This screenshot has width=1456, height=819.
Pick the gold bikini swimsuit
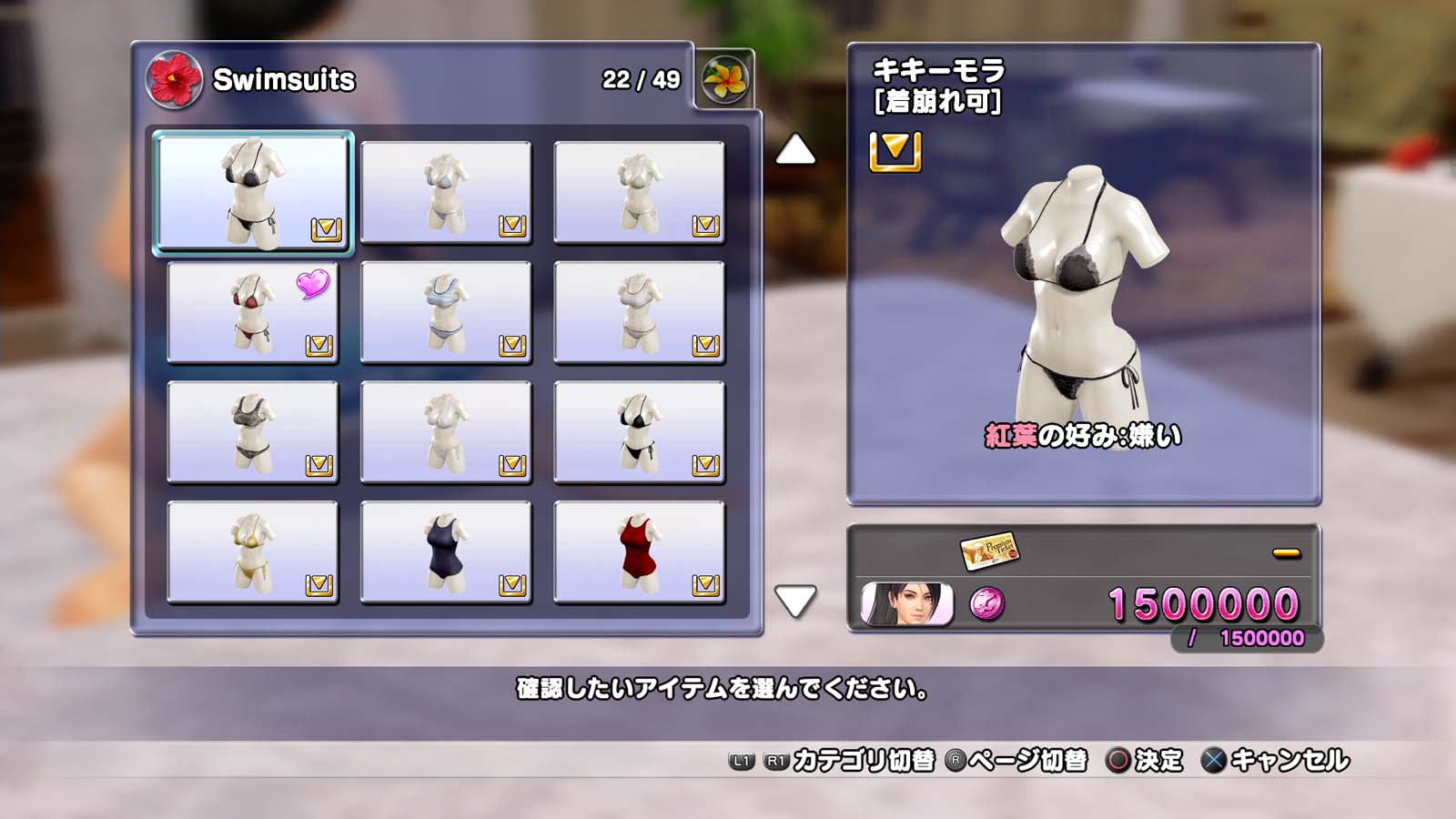[252, 551]
